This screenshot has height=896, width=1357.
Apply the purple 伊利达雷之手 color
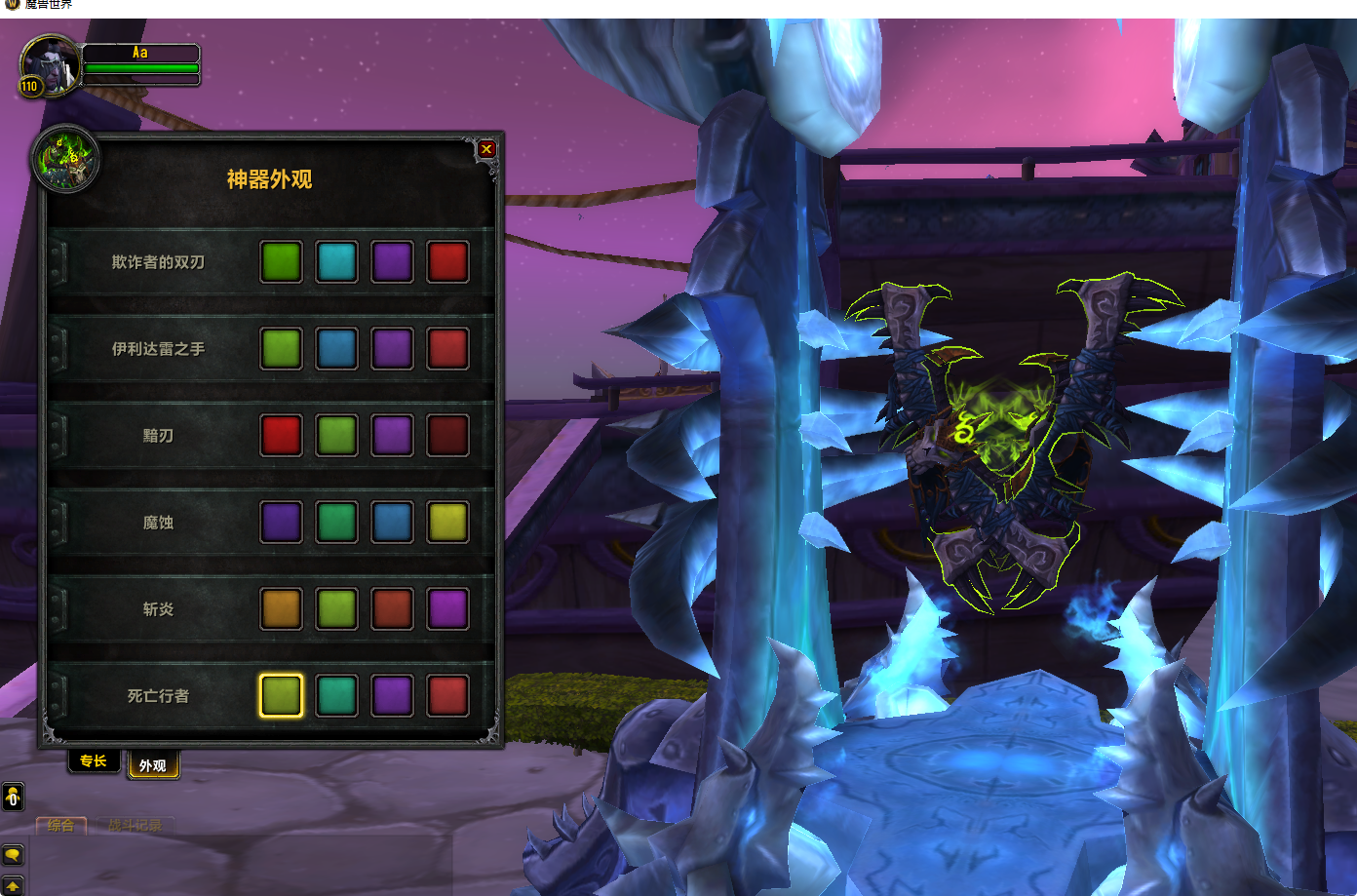[x=393, y=348]
